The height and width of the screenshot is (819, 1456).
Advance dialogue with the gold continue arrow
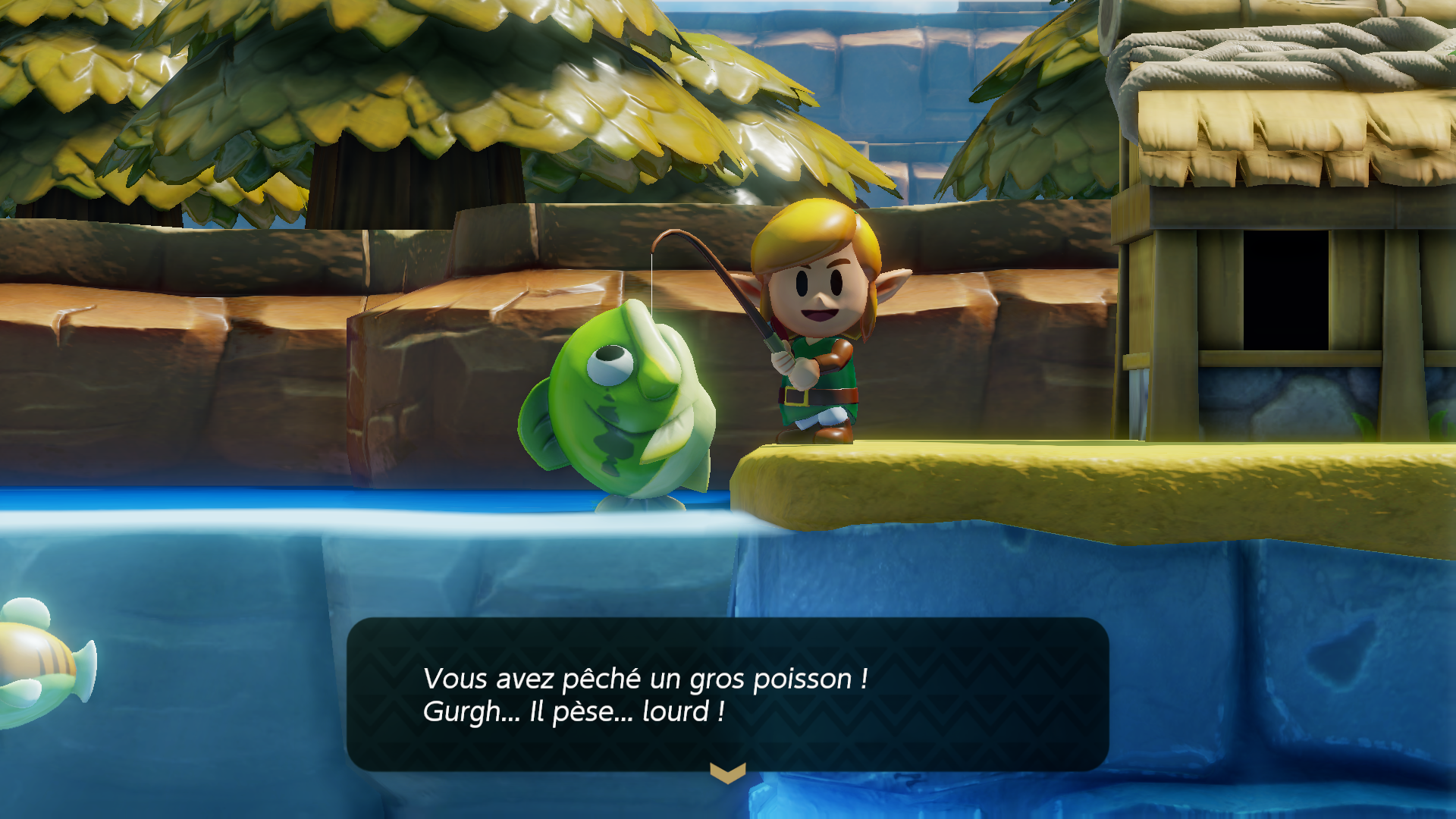(x=727, y=773)
